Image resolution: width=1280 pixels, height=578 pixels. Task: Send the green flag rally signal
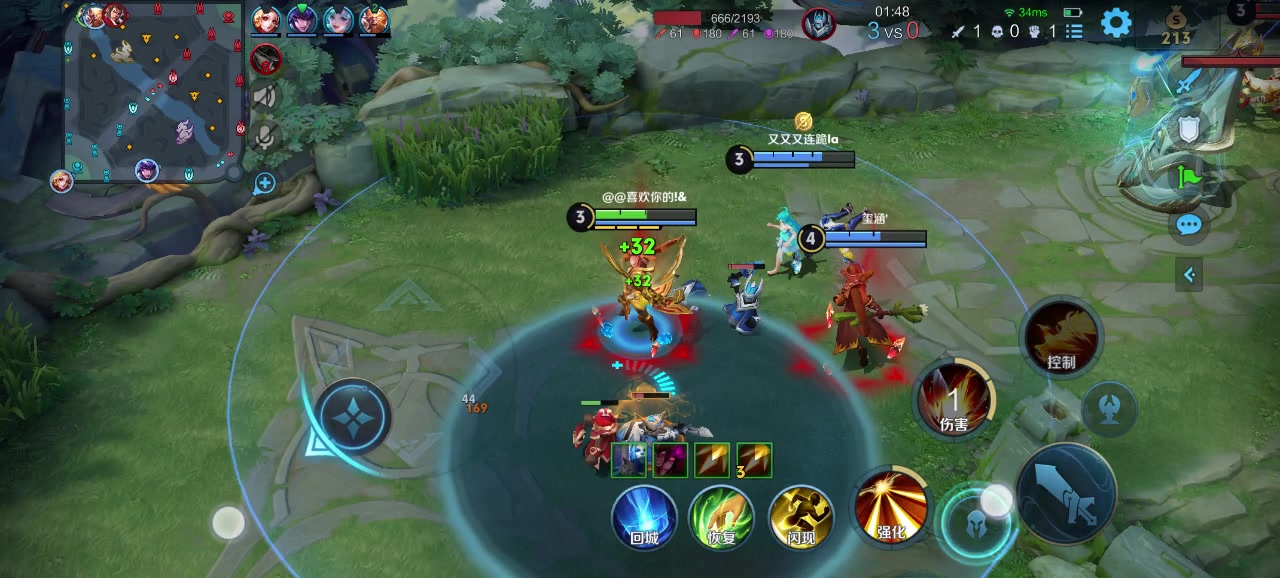point(1188,178)
